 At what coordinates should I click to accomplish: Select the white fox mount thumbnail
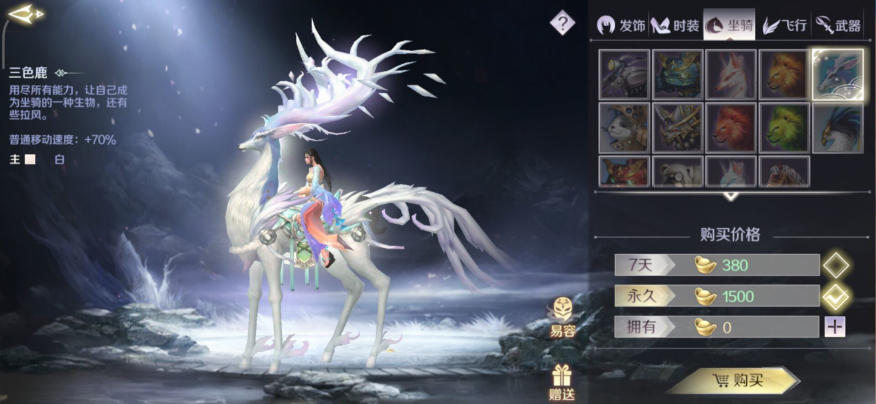click(731, 74)
